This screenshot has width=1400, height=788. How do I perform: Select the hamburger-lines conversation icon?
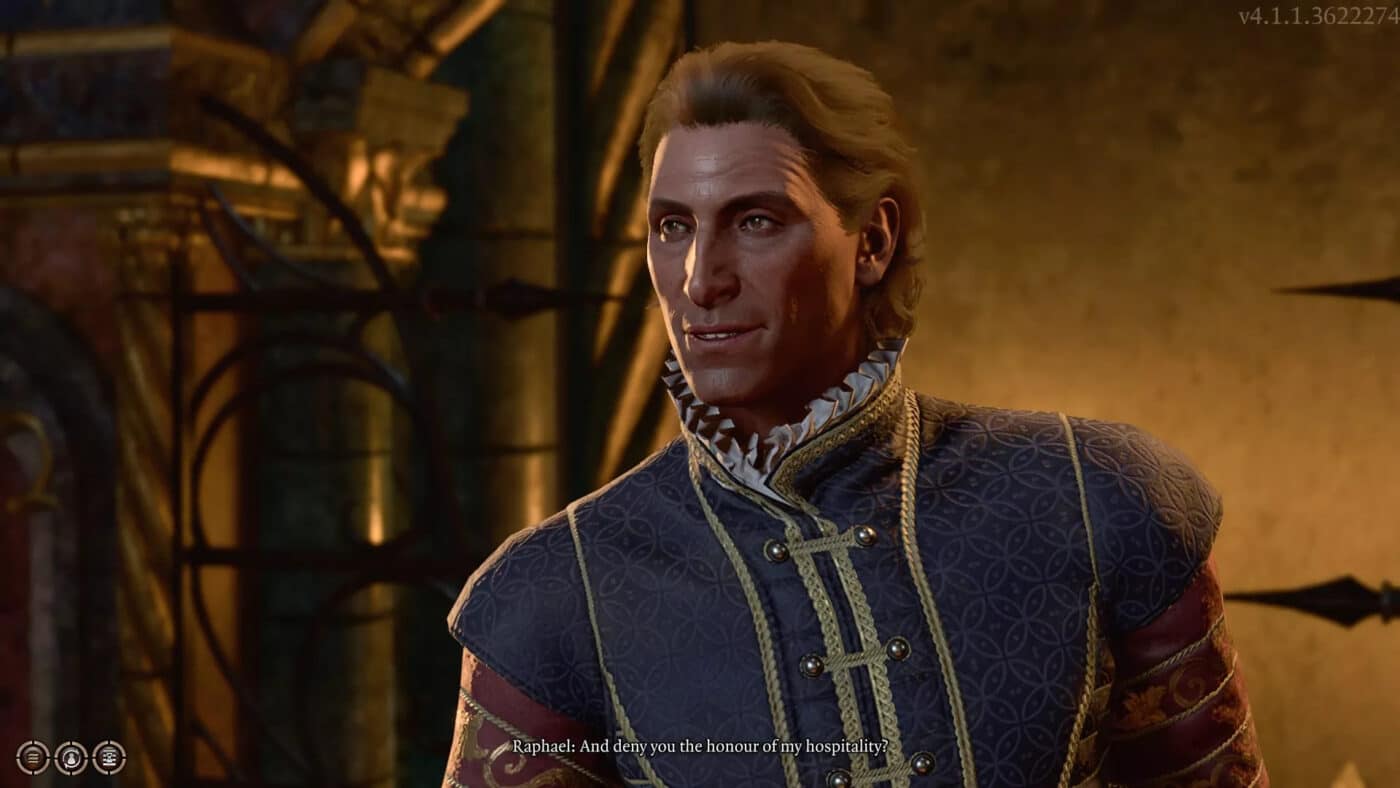pos(33,758)
